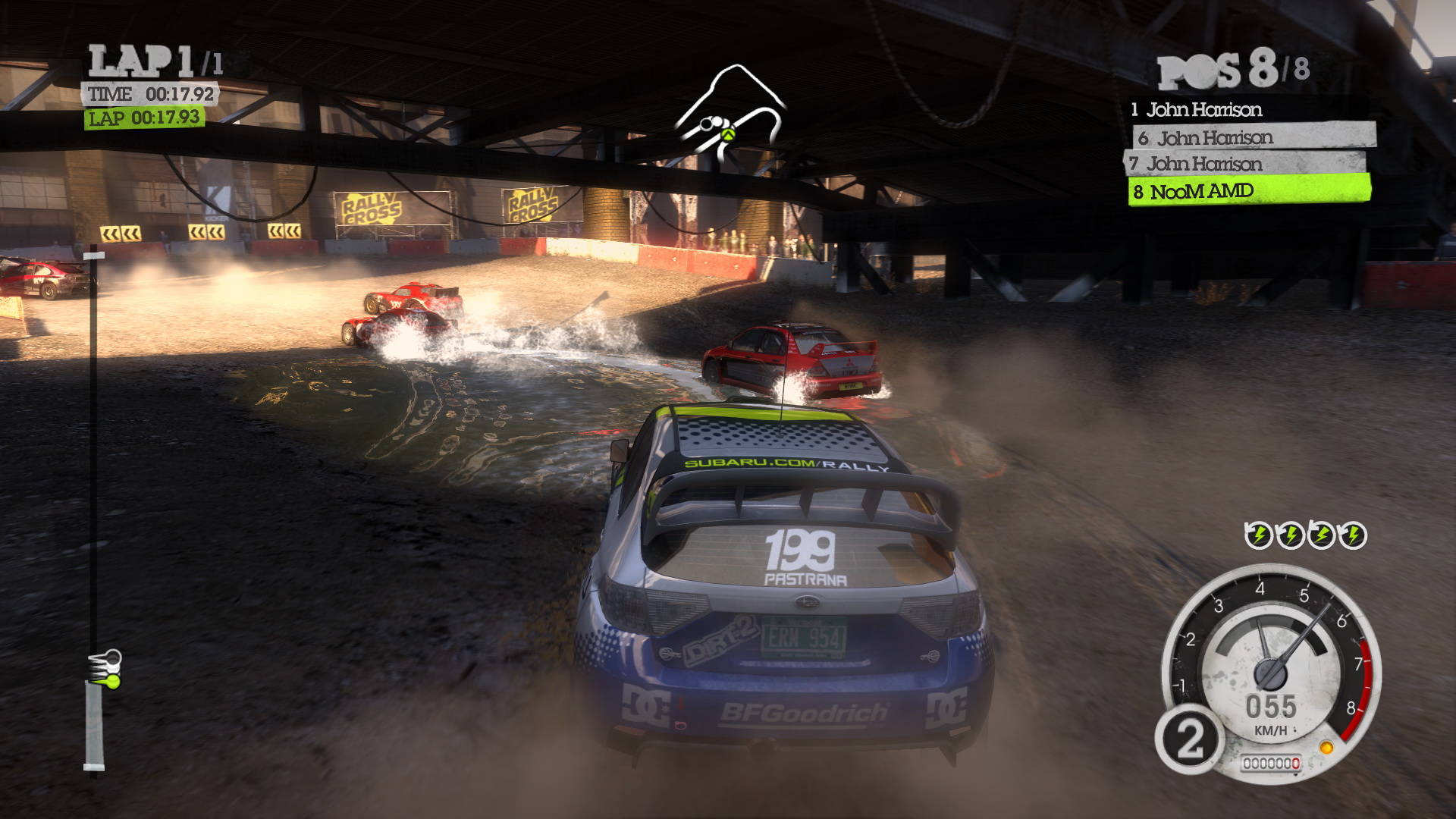Pick the seventh-place John Harrison entry

[x=1244, y=164]
